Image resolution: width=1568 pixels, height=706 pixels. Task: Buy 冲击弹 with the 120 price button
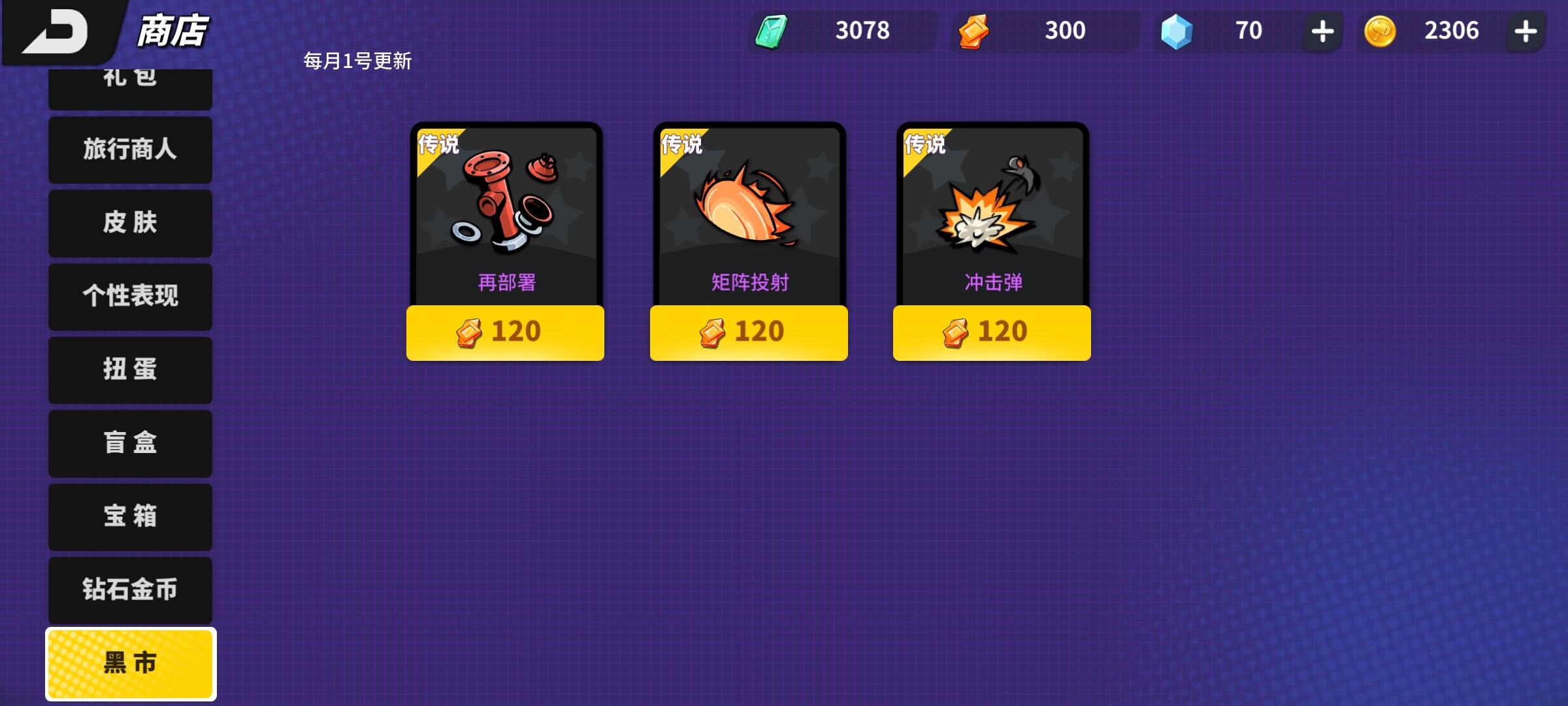[991, 332]
